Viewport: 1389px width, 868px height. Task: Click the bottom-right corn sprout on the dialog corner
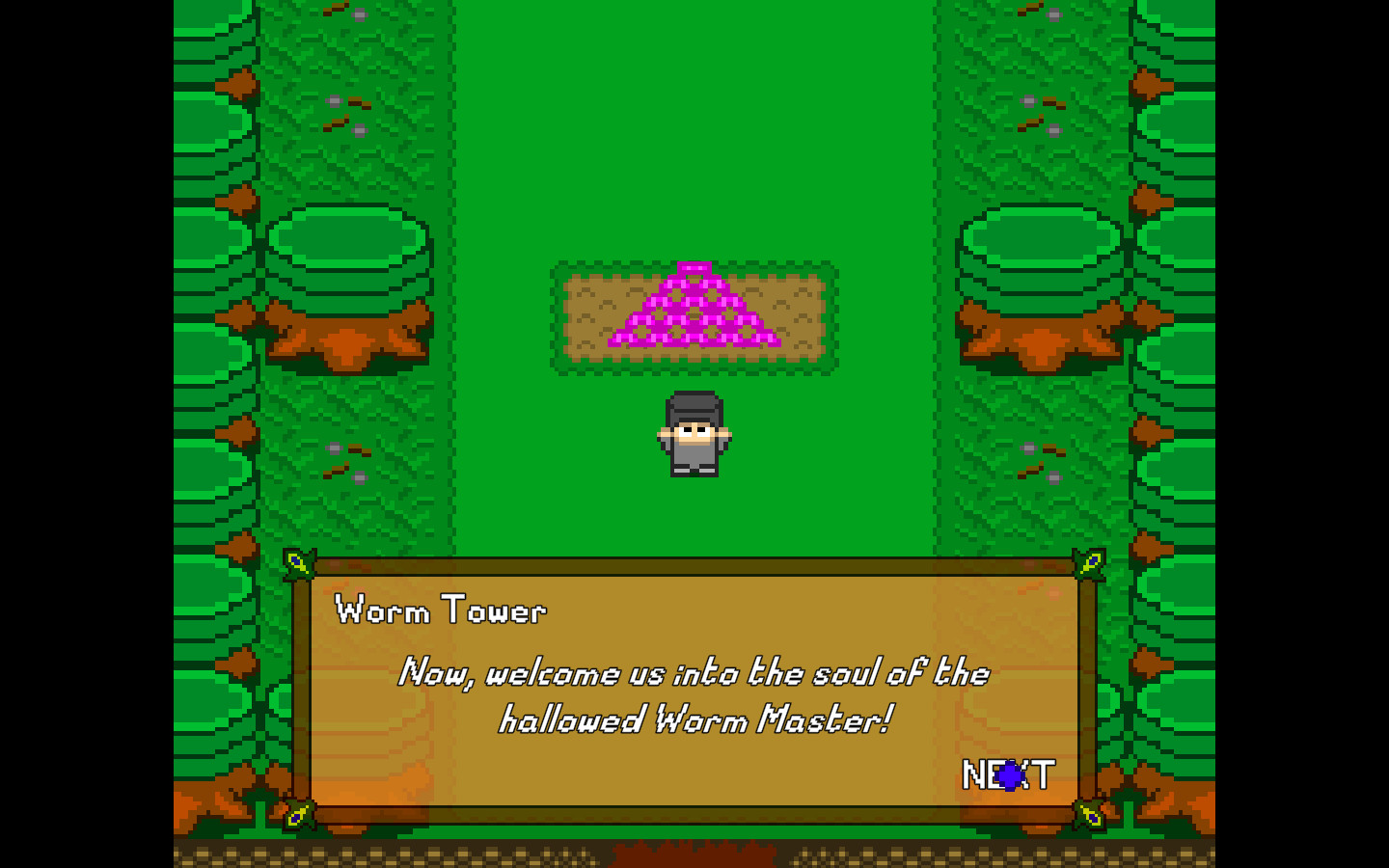[1088, 815]
